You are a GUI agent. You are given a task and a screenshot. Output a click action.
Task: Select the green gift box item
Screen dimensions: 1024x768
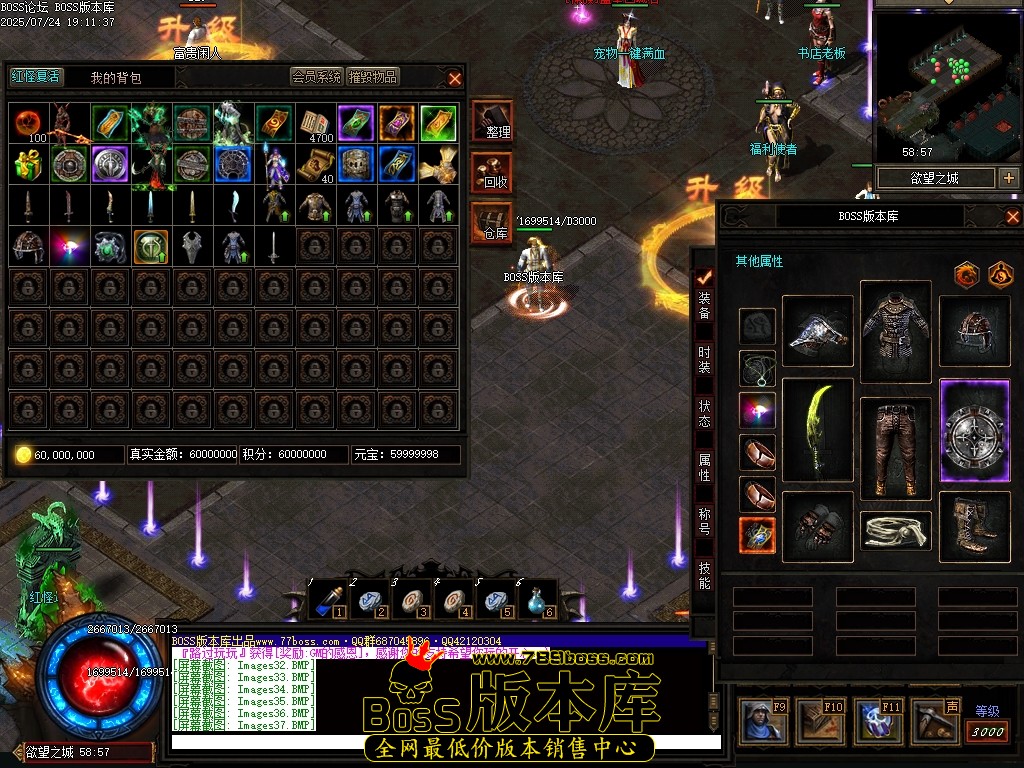[28, 164]
